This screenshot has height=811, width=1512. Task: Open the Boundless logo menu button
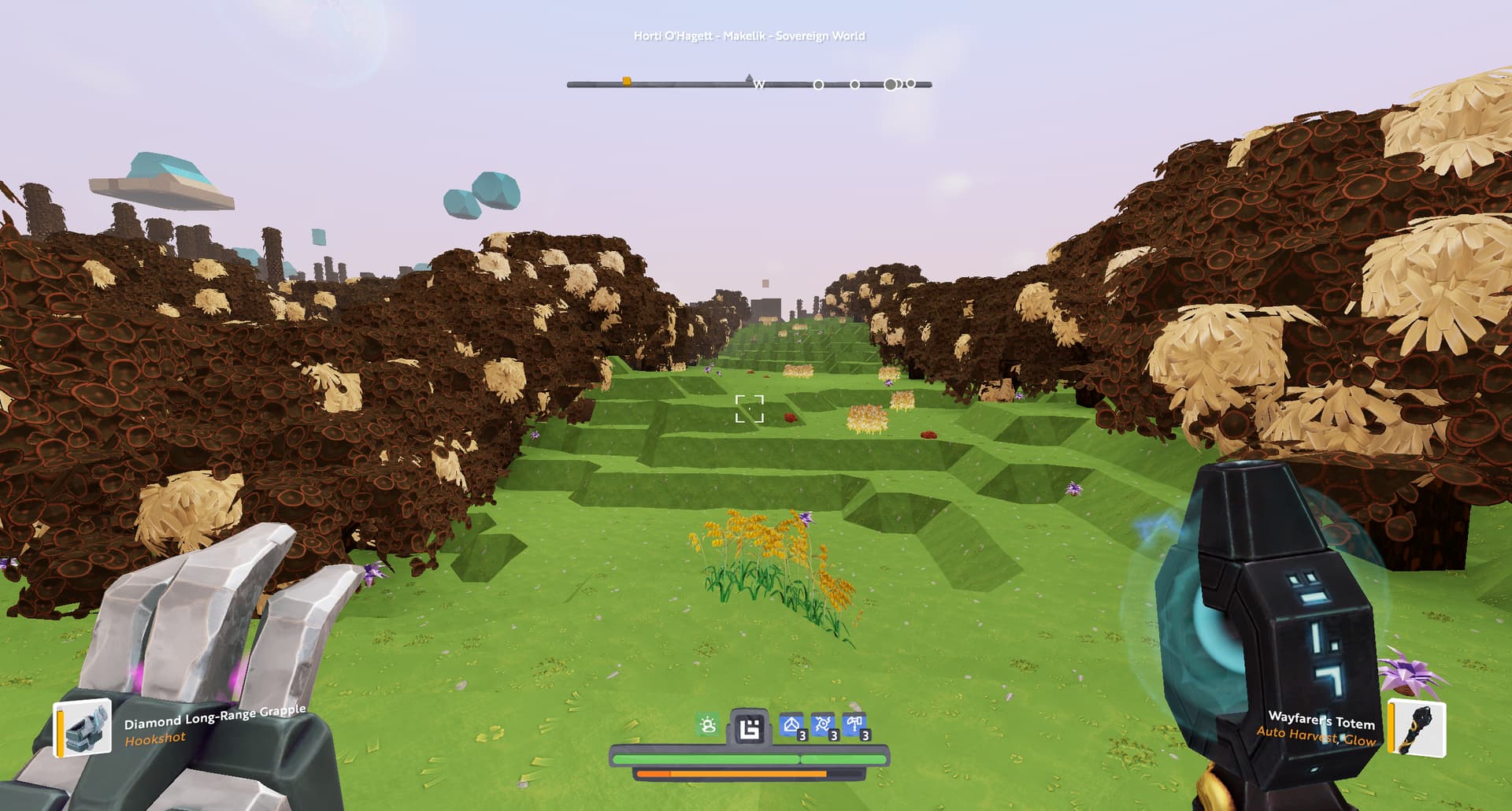pos(749,728)
